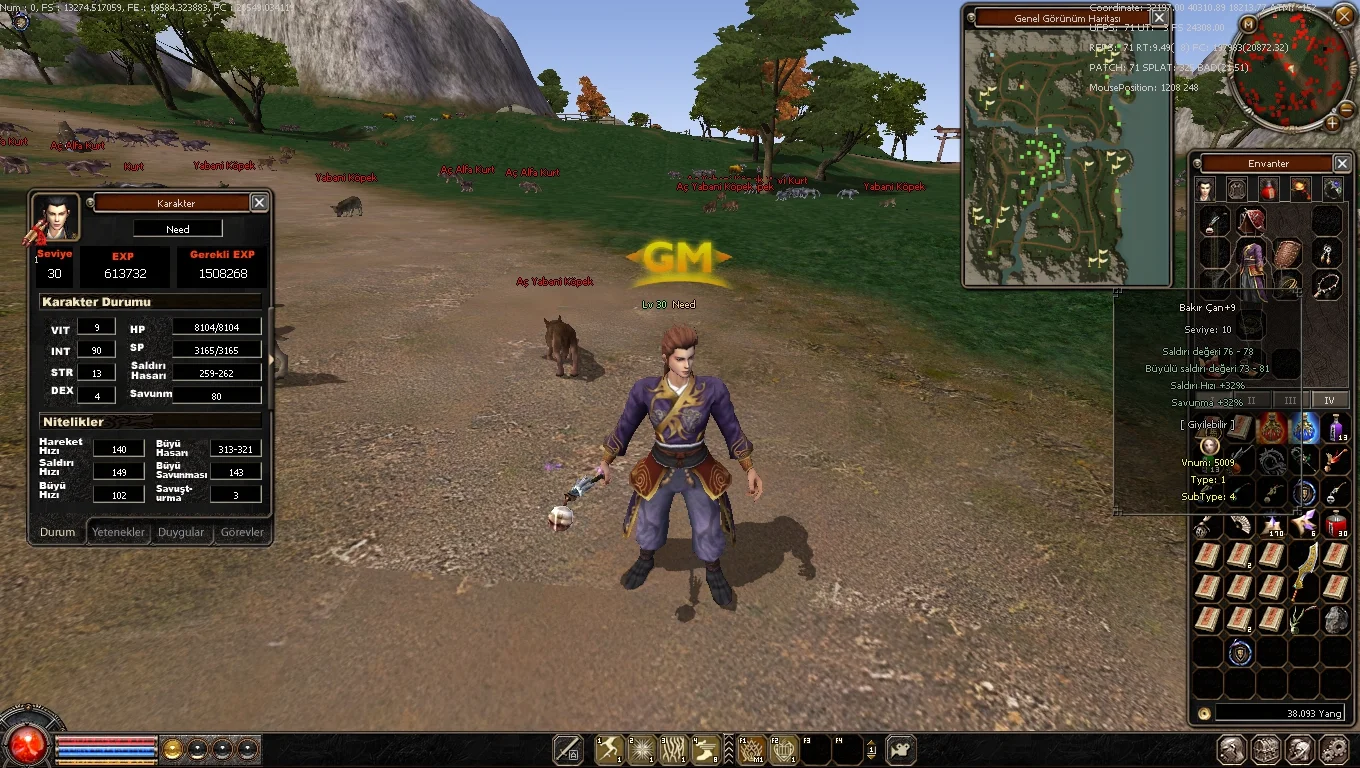The width and height of the screenshot is (1360, 768).
Task: Open the settings gear button
Action: coord(1333,749)
